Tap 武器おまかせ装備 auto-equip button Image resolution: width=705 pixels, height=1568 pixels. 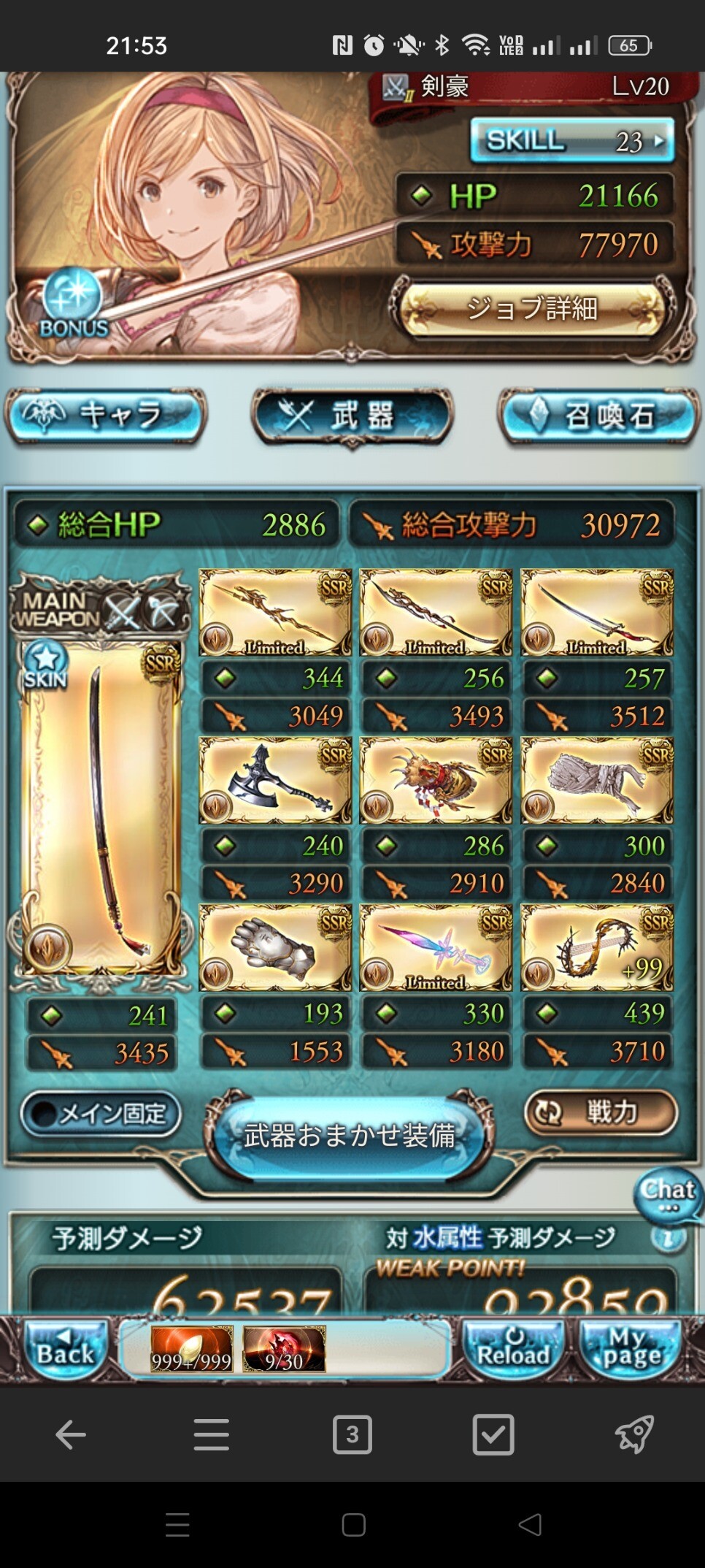click(x=350, y=1136)
